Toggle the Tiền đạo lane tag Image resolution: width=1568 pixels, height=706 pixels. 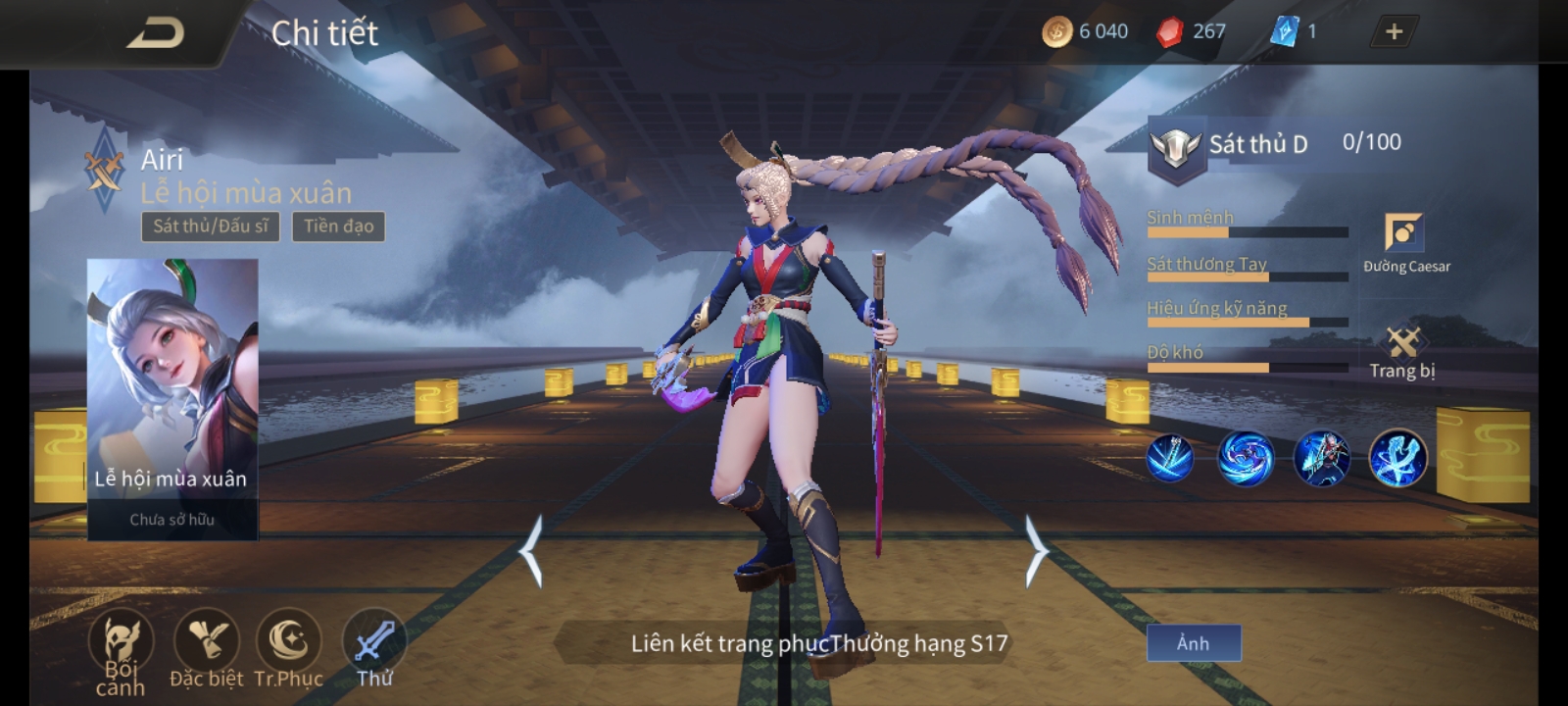tap(338, 226)
